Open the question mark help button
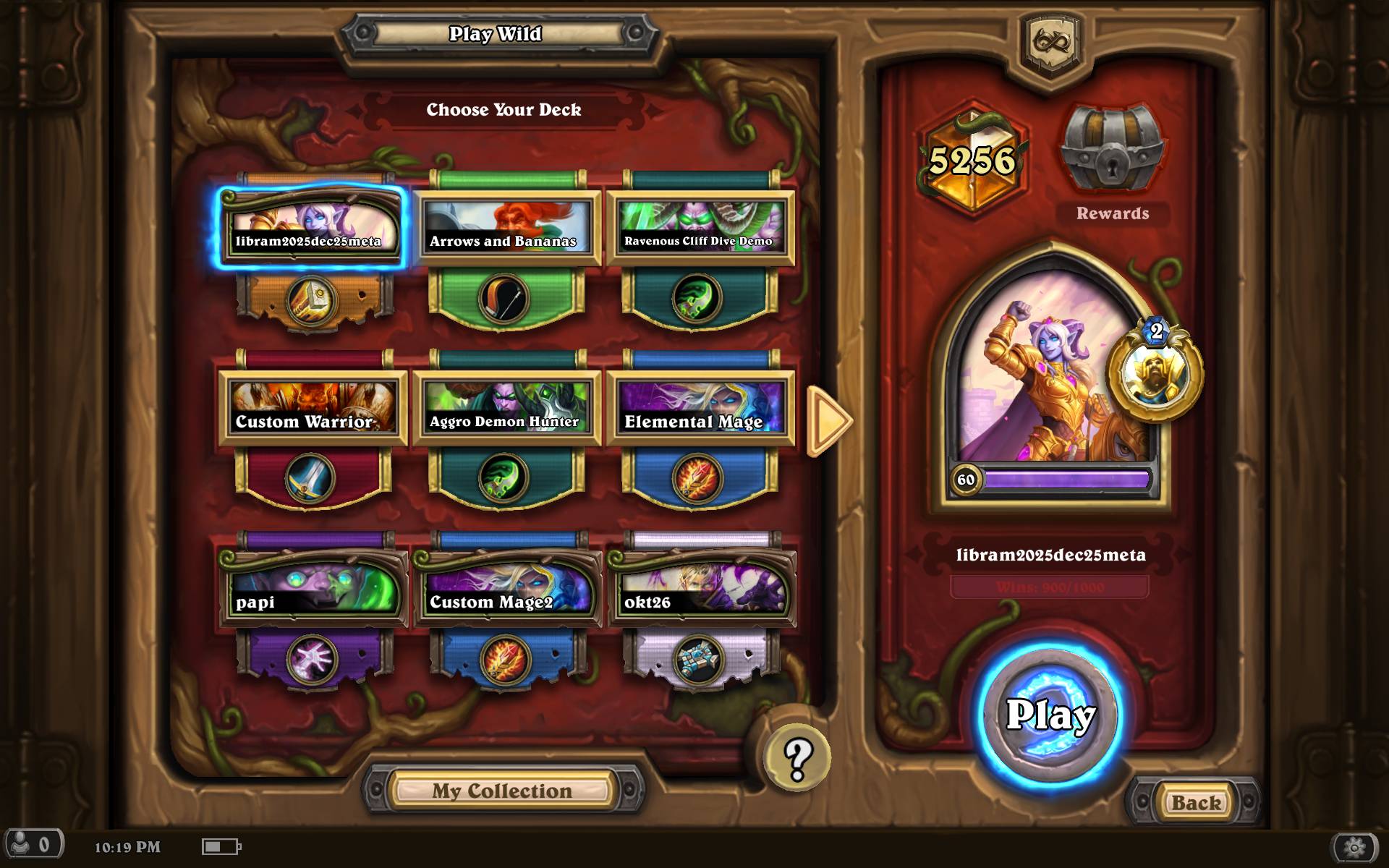The height and width of the screenshot is (868, 1389). click(x=797, y=757)
